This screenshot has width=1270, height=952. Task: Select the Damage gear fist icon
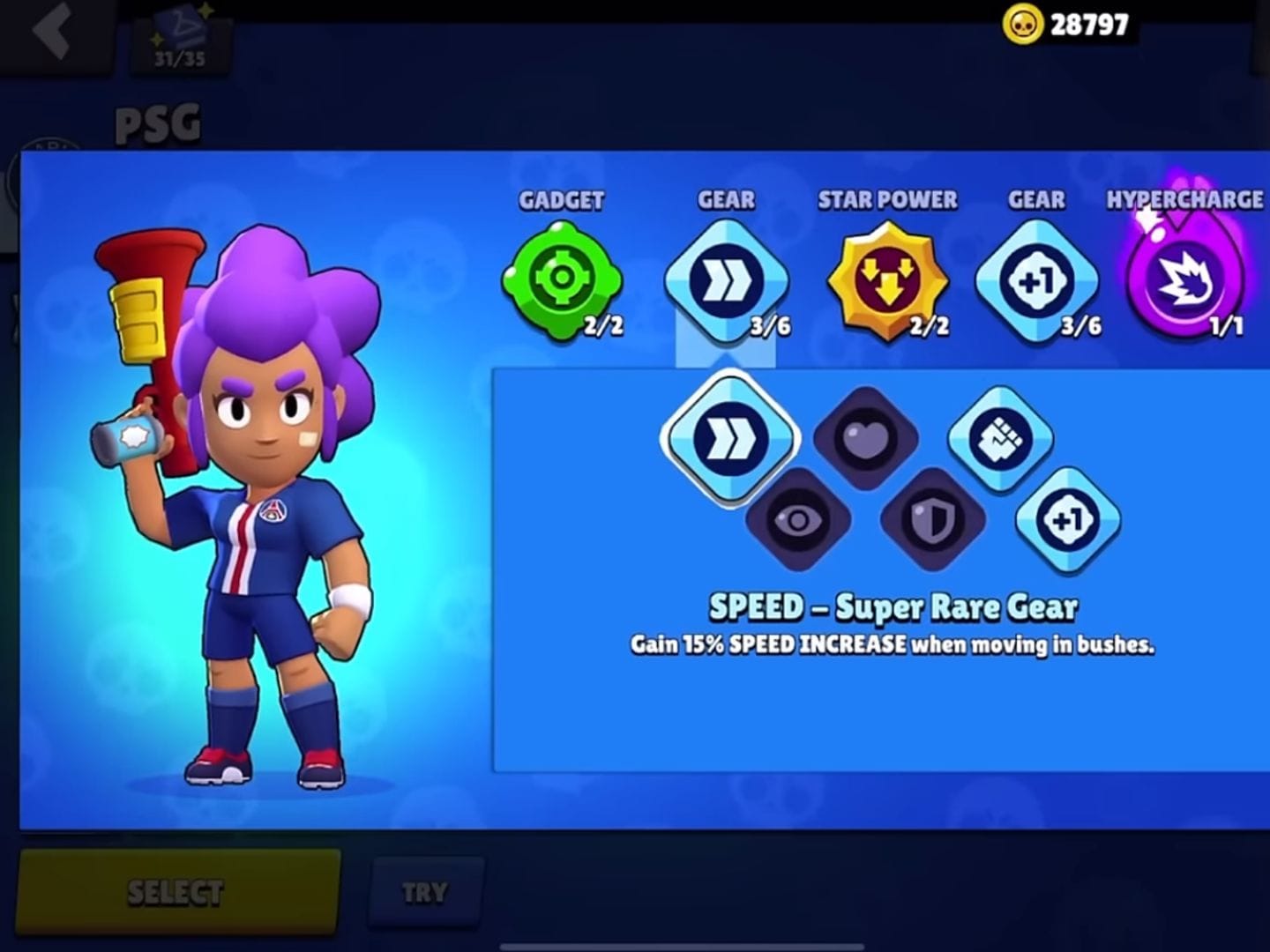click(x=999, y=438)
